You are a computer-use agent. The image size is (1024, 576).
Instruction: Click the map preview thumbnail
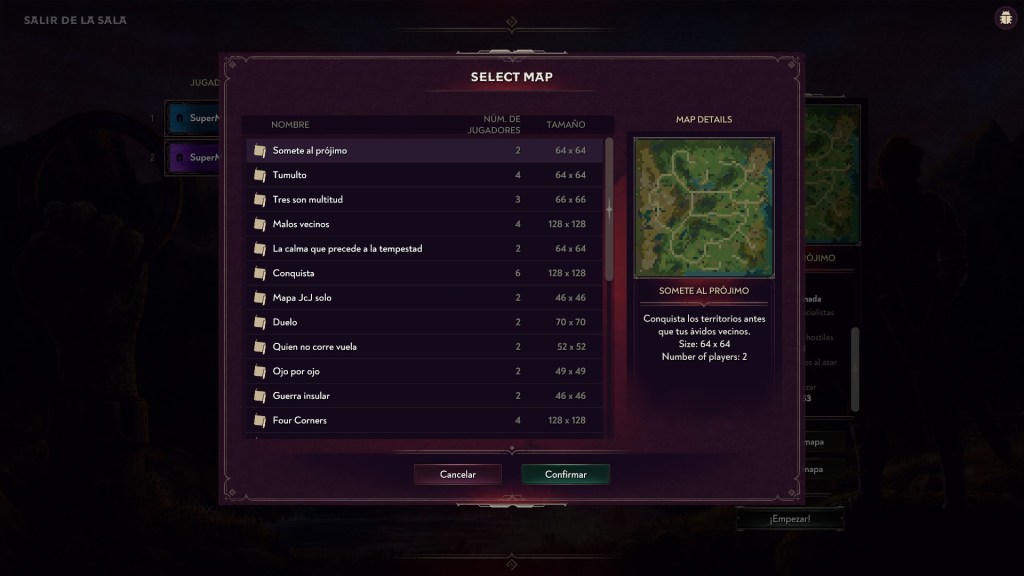[704, 207]
